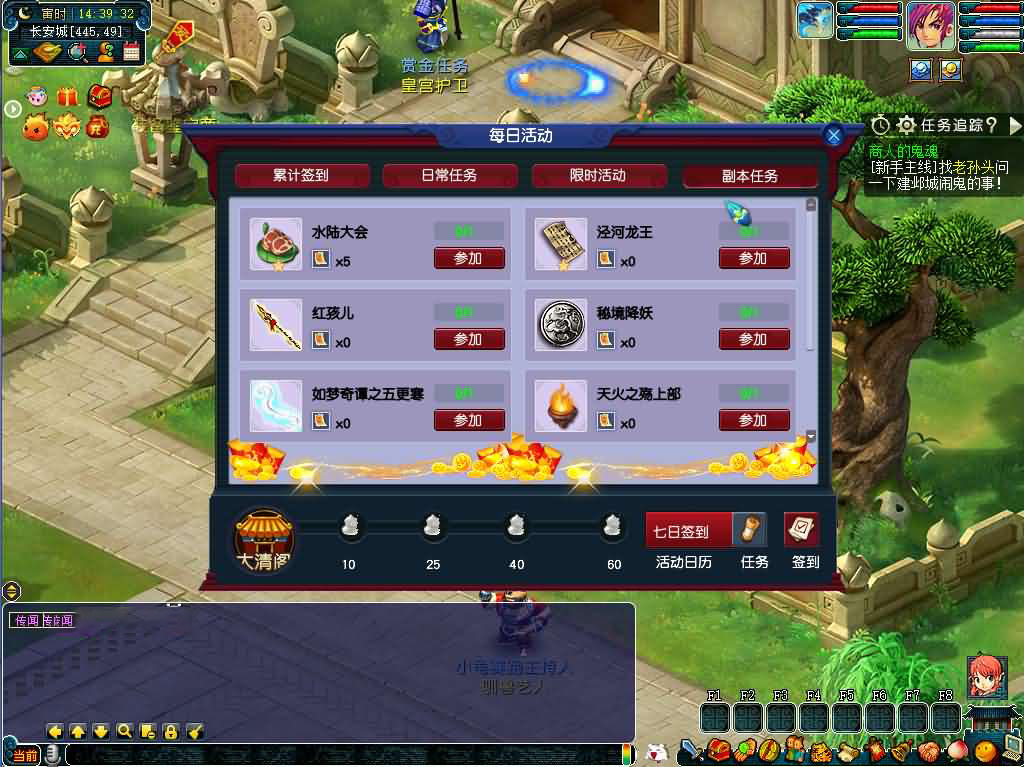Join the 水陆大会 activity with 参加

pyautogui.click(x=468, y=258)
